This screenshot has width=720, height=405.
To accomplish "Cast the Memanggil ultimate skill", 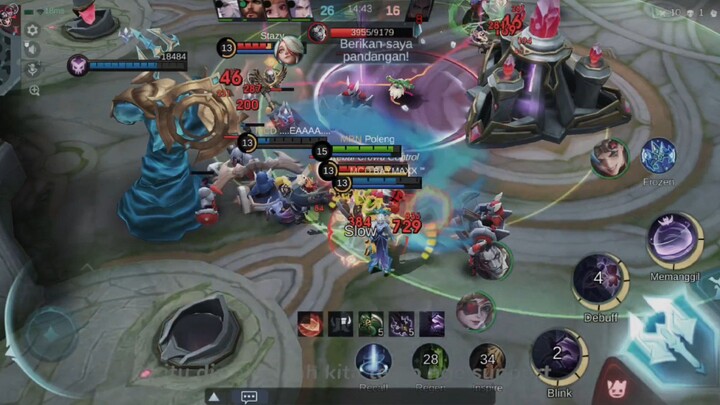I will 674,241.
